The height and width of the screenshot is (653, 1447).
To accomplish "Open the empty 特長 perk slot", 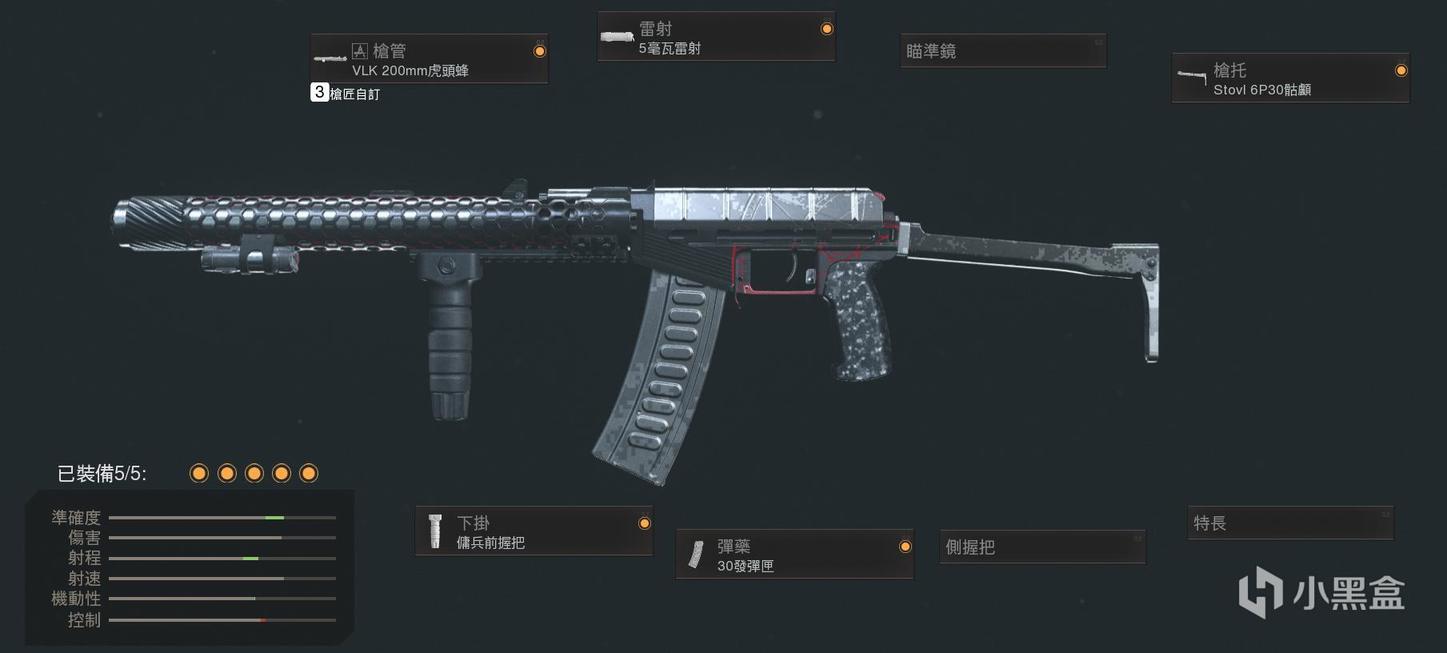I will (x=1290, y=523).
